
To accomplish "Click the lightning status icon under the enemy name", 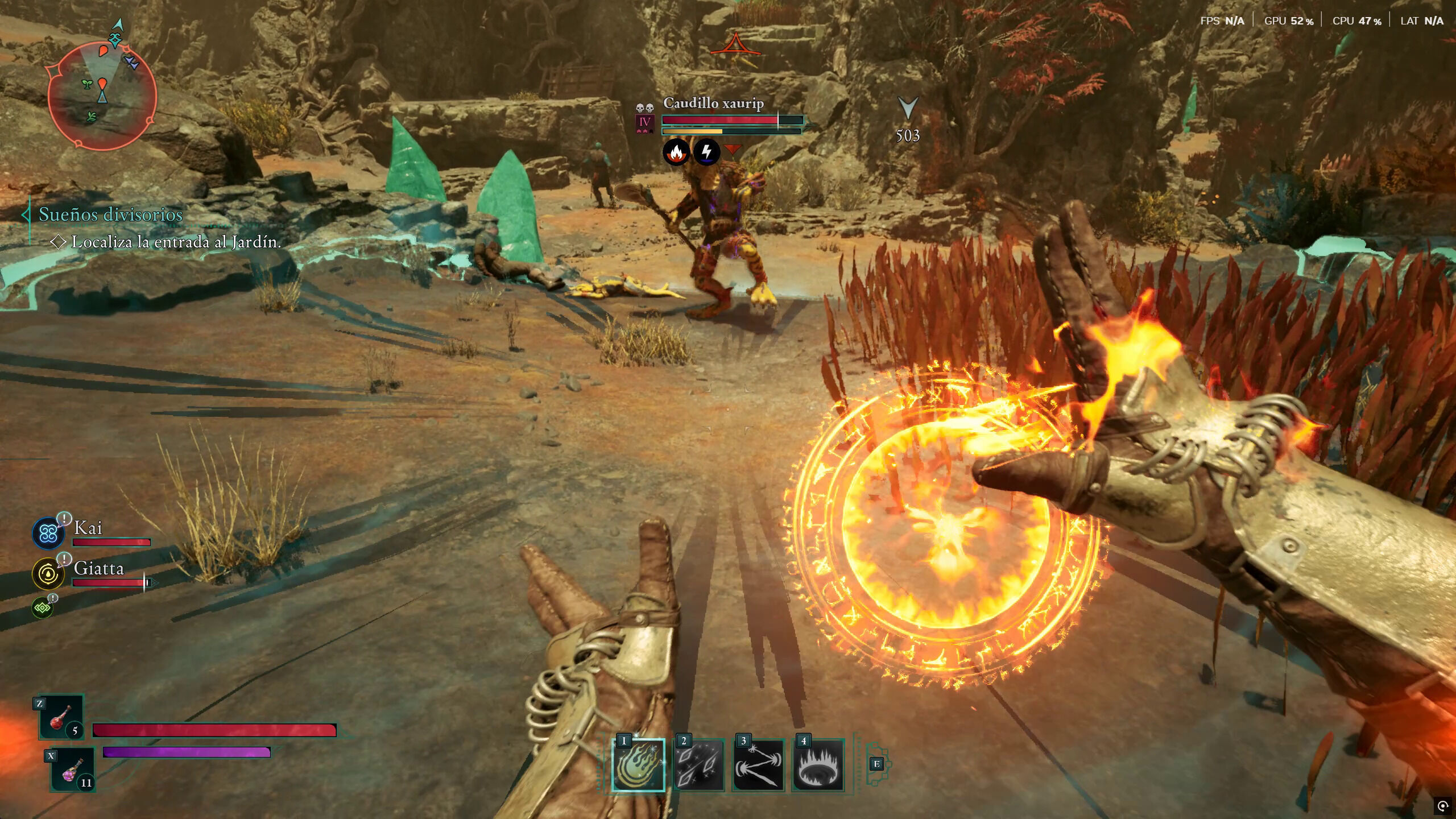I will [706, 152].
